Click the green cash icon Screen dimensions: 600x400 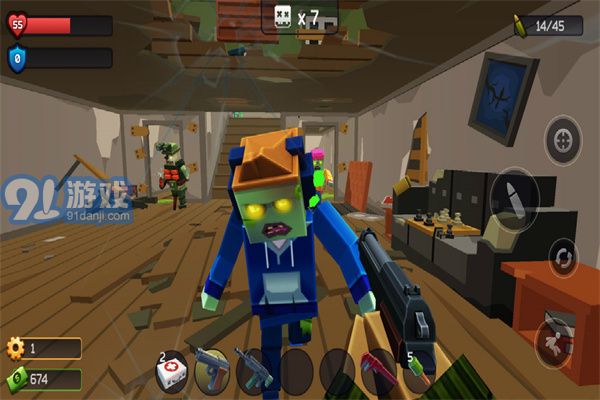pos(15,379)
